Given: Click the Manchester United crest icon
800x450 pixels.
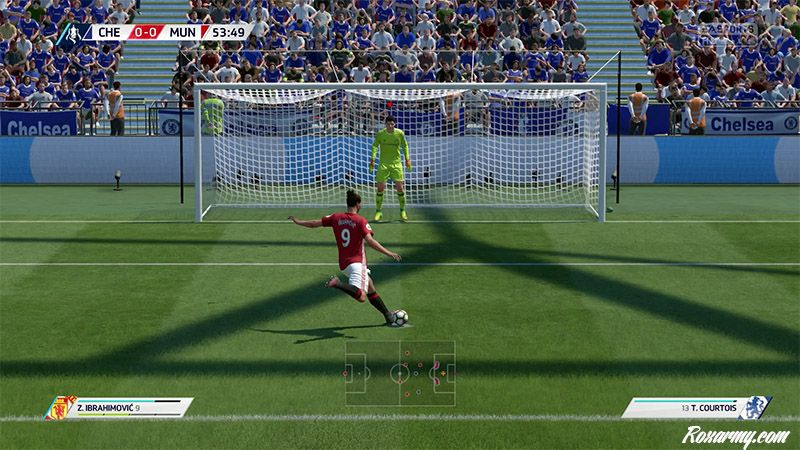Looking at the screenshot, I should [62, 408].
